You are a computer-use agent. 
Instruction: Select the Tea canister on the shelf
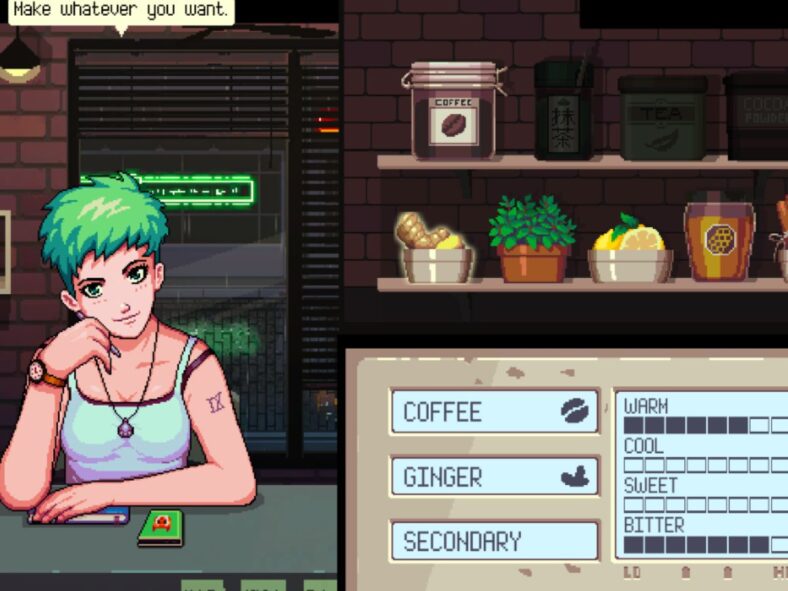[x=661, y=118]
